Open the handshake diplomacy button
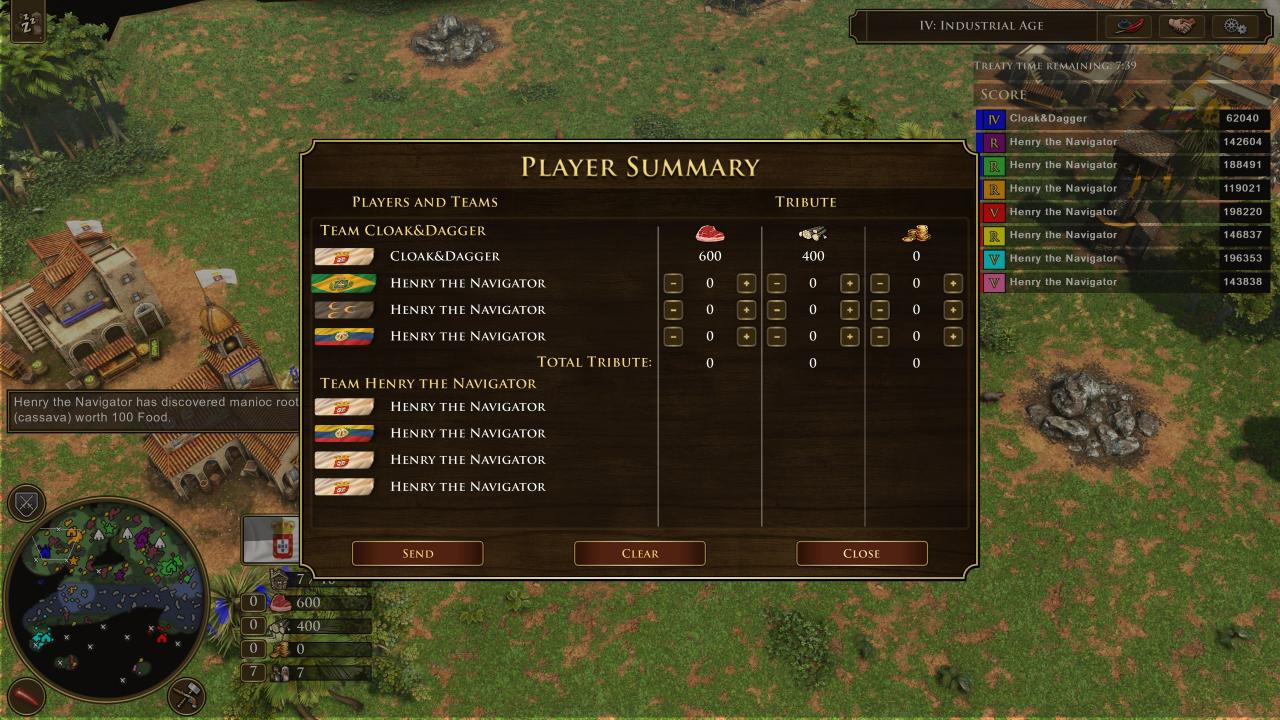This screenshot has height=720, width=1280. tap(1181, 26)
